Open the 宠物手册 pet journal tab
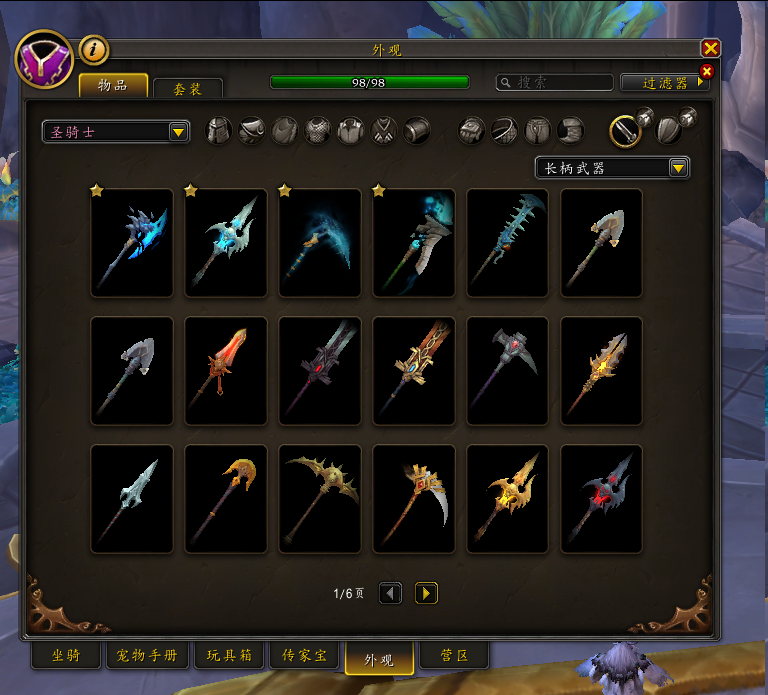 point(147,656)
